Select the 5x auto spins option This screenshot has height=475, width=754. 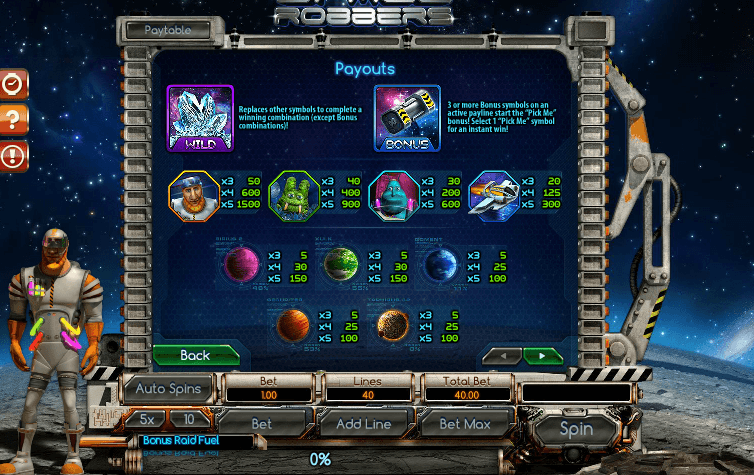[x=147, y=419]
